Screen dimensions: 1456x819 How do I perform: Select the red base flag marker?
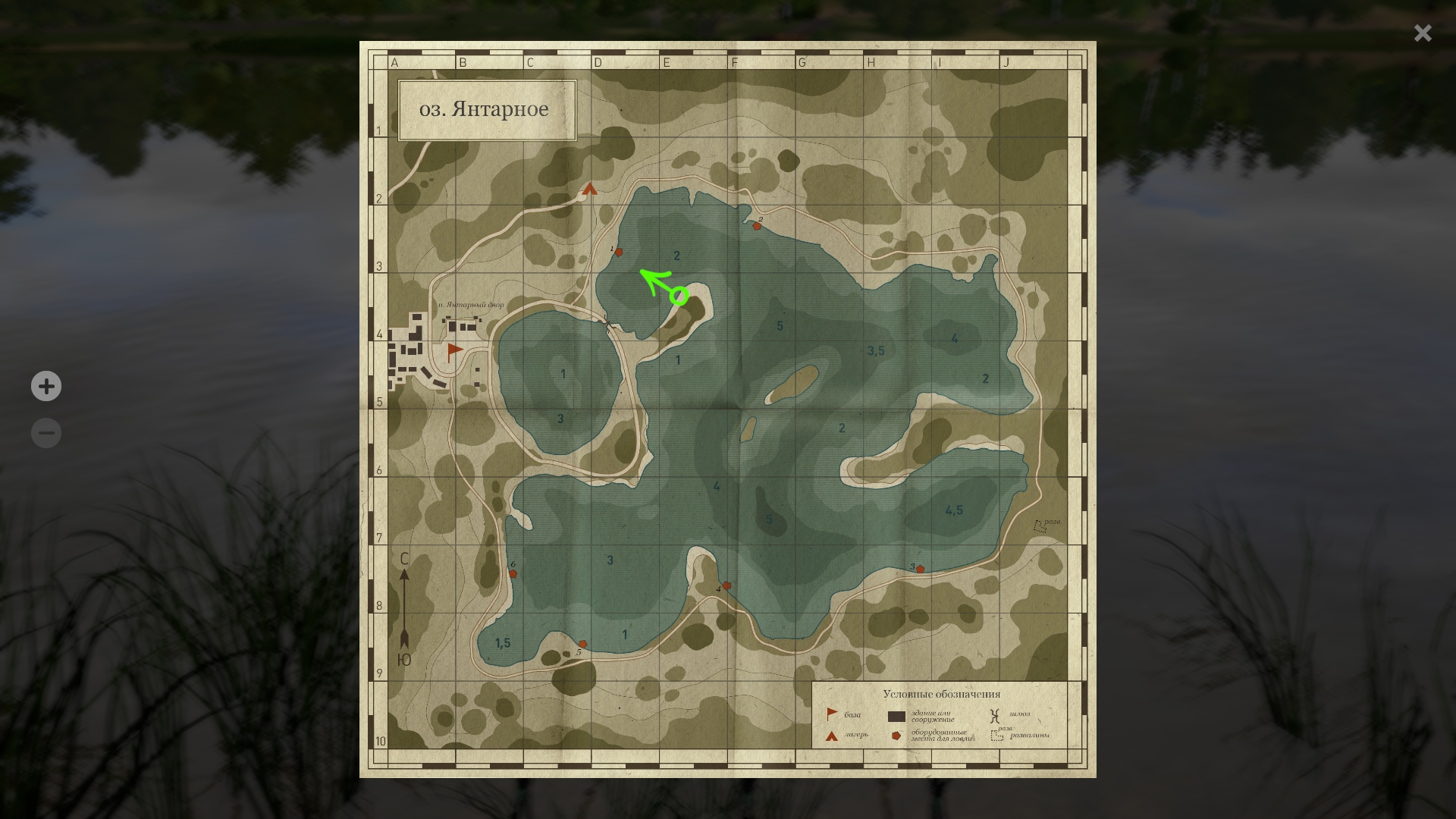coord(454,350)
